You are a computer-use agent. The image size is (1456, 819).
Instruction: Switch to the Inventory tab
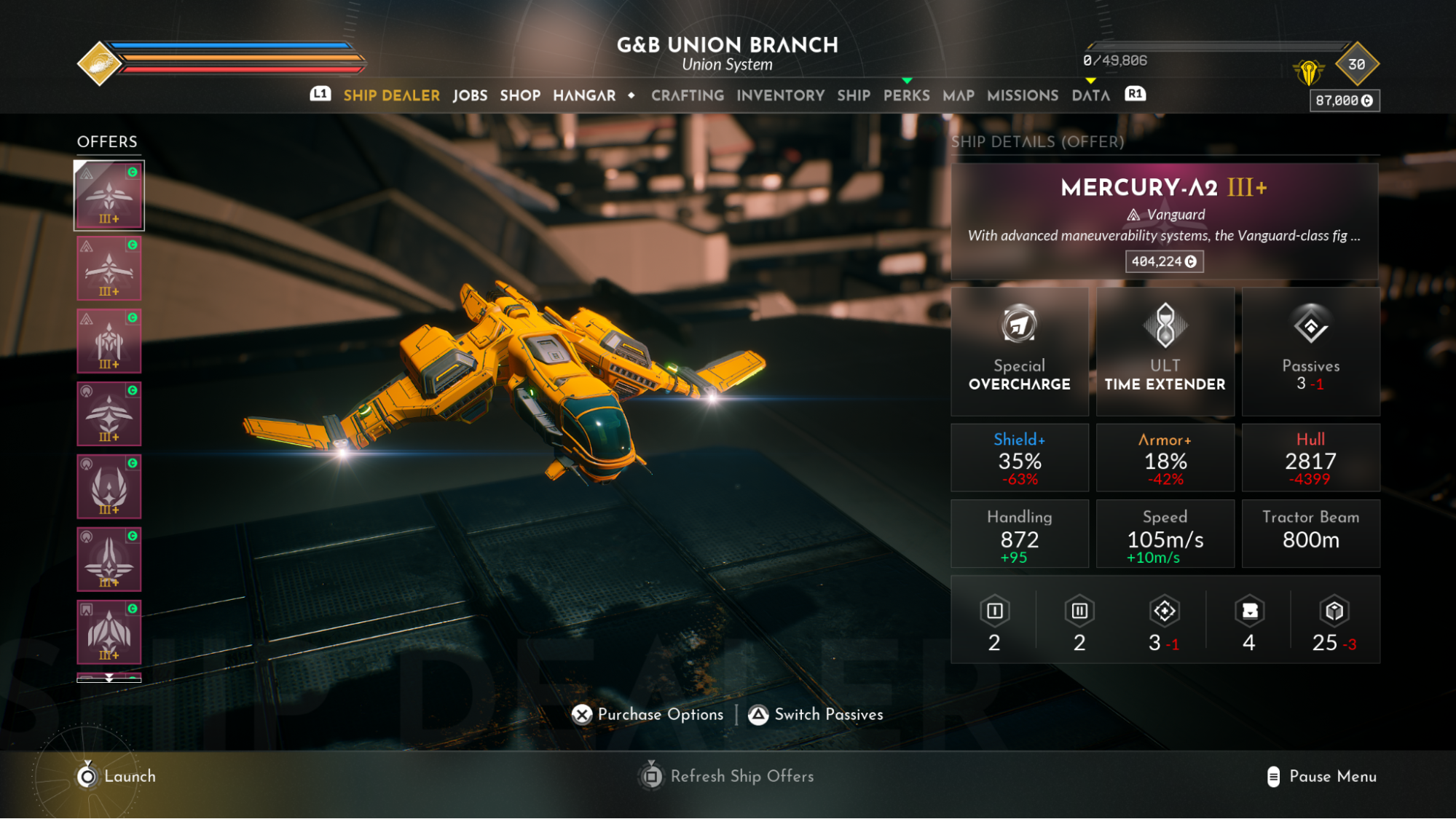[780, 95]
